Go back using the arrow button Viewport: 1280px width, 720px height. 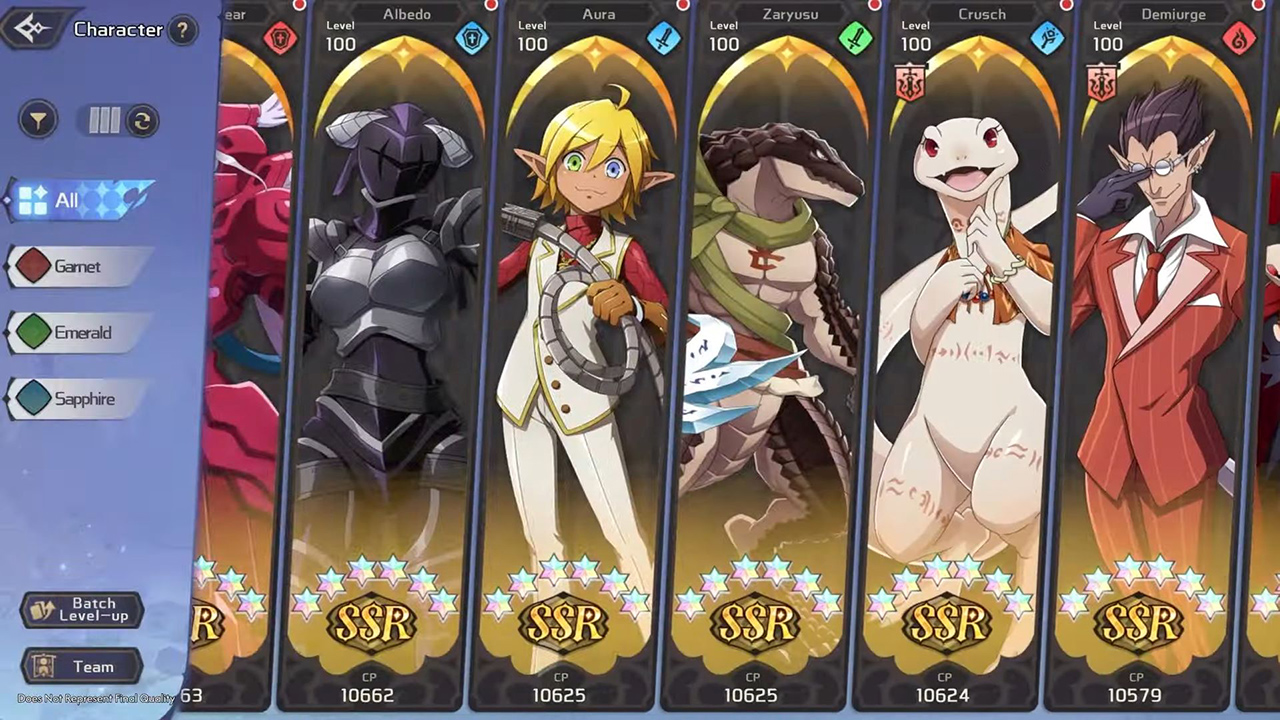(x=32, y=28)
